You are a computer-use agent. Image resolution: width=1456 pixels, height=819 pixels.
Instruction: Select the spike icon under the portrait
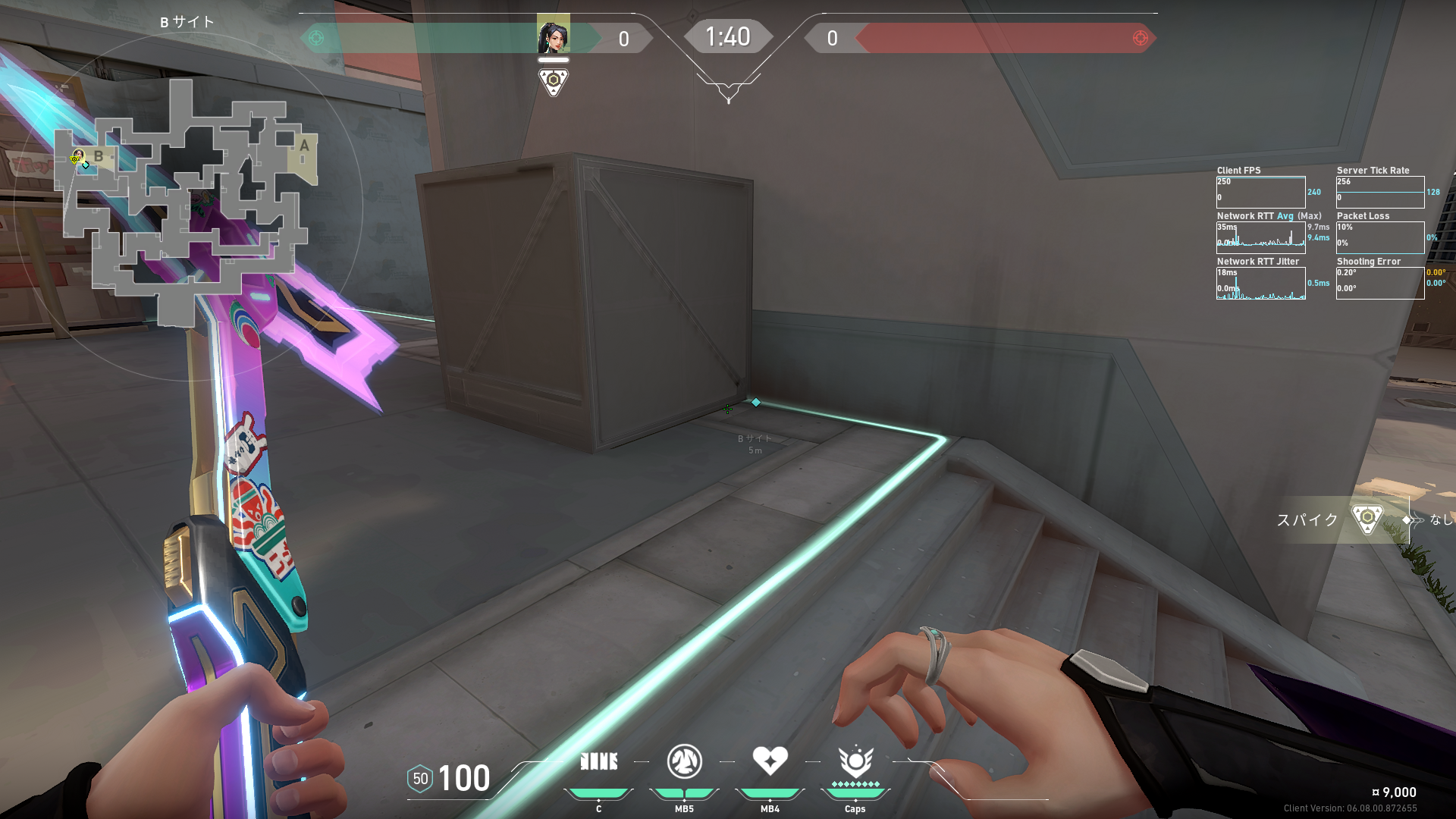coord(553,81)
